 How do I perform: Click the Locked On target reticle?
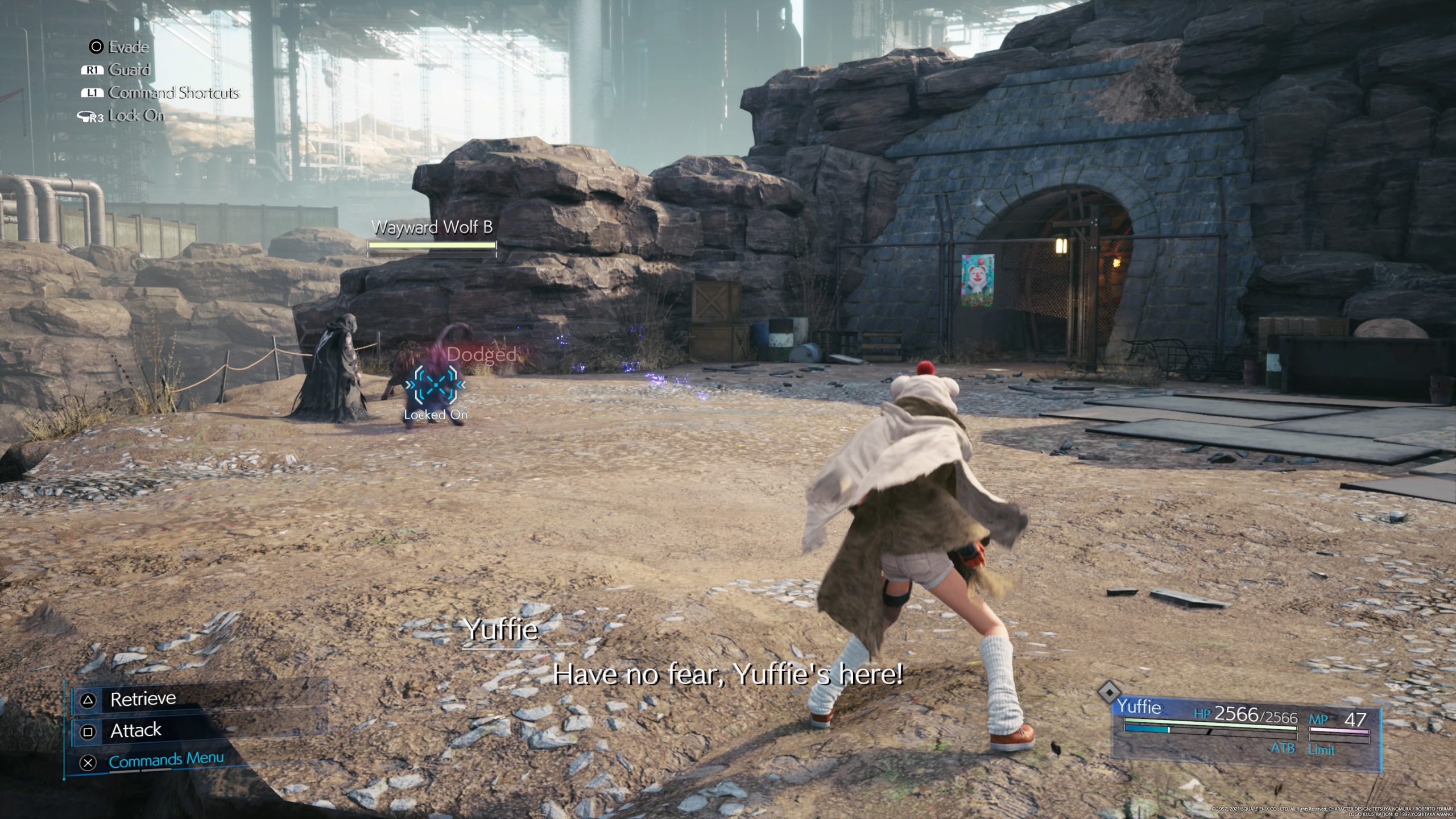pyautogui.click(x=436, y=385)
